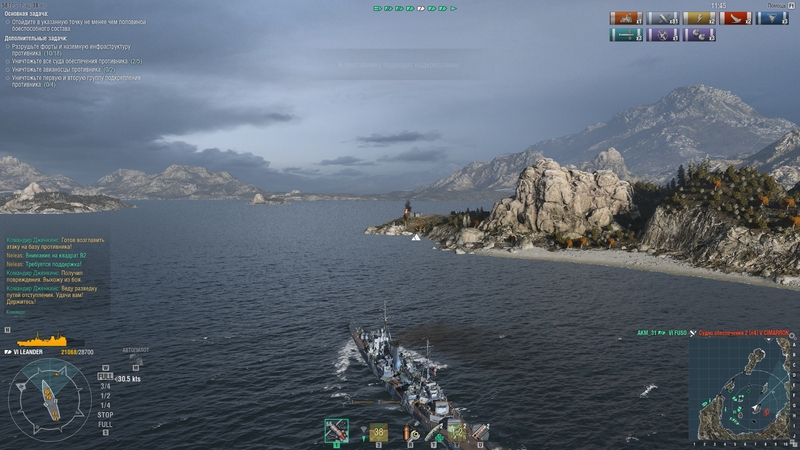Set engine telegraph to 1/4 speed
This screenshot has width=800, height=450.
coord(105,404)
